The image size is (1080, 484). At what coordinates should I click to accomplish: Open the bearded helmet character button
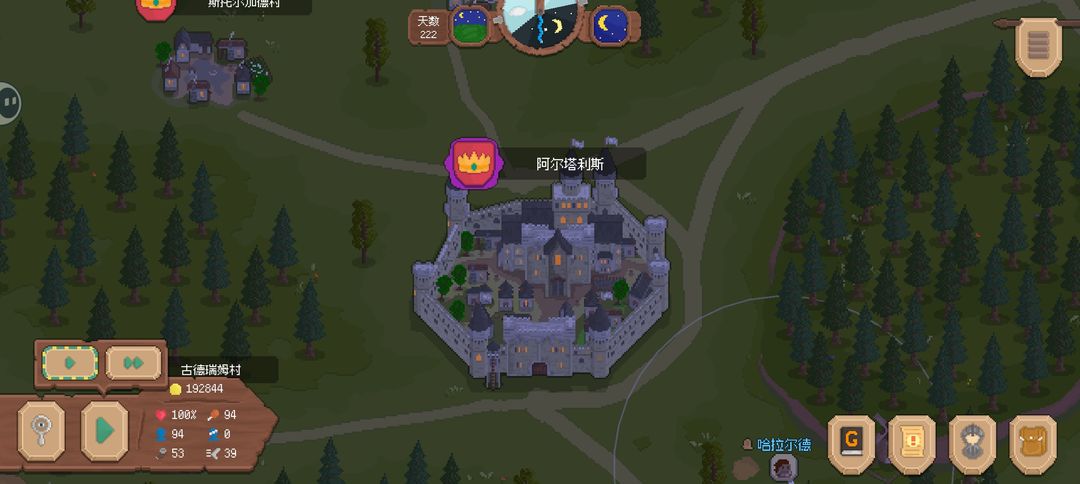click(x=973, y=443)
